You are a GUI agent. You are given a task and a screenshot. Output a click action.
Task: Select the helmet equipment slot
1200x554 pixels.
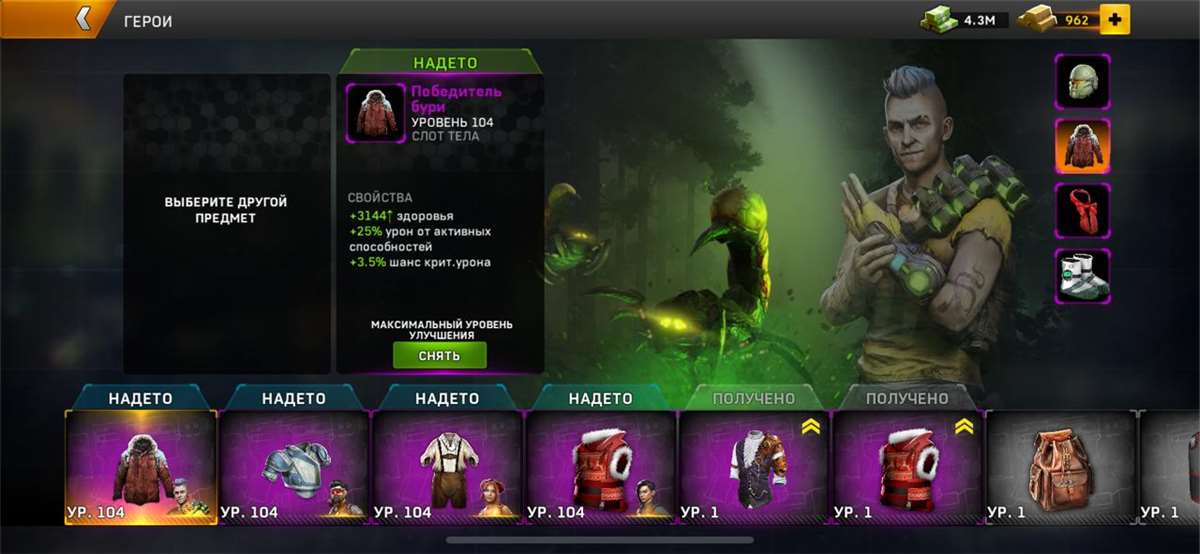(x=1082, y=81)
